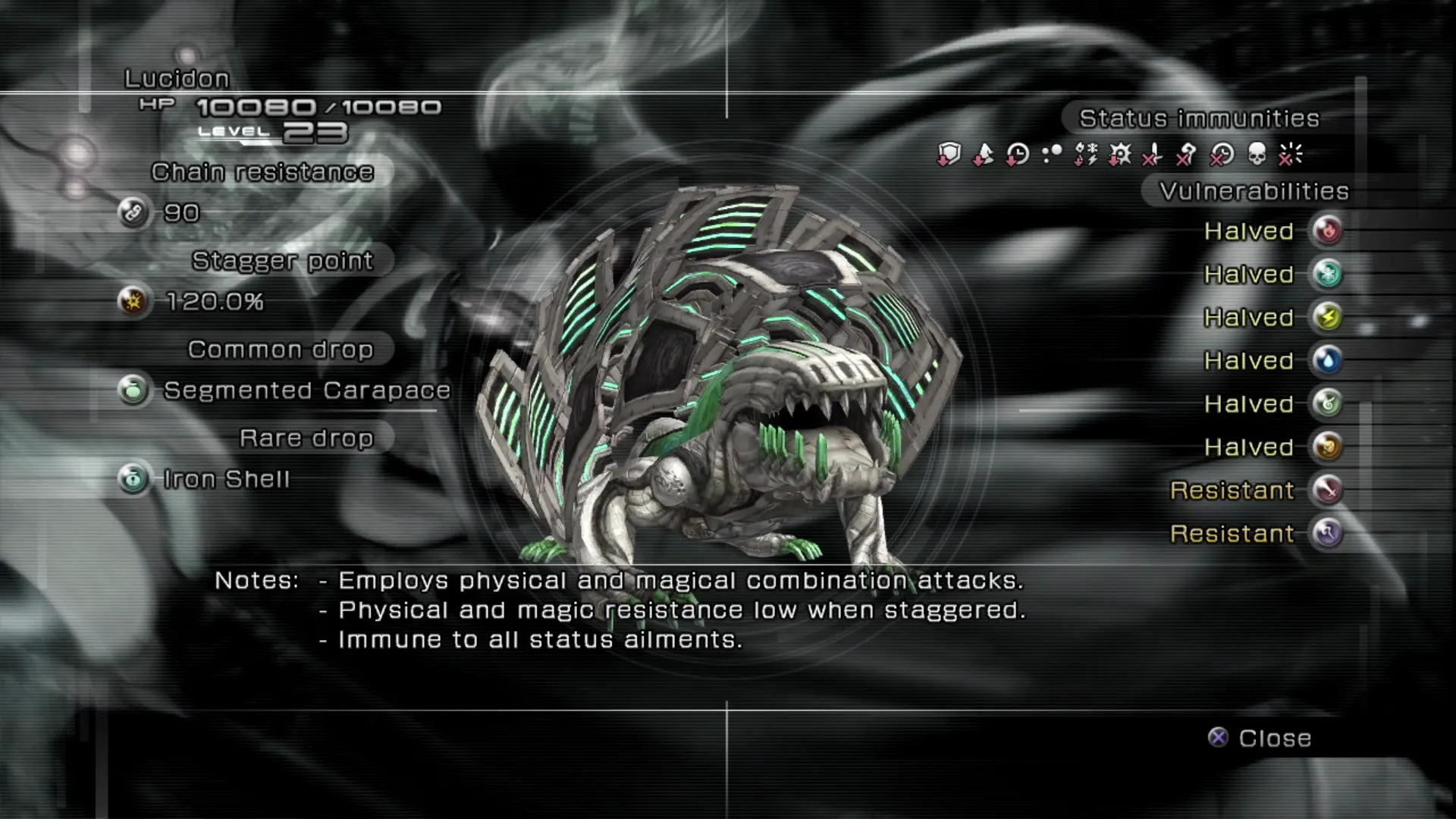
Task: Select the earth element vulnerability icon
Action: pos(1327,447)
